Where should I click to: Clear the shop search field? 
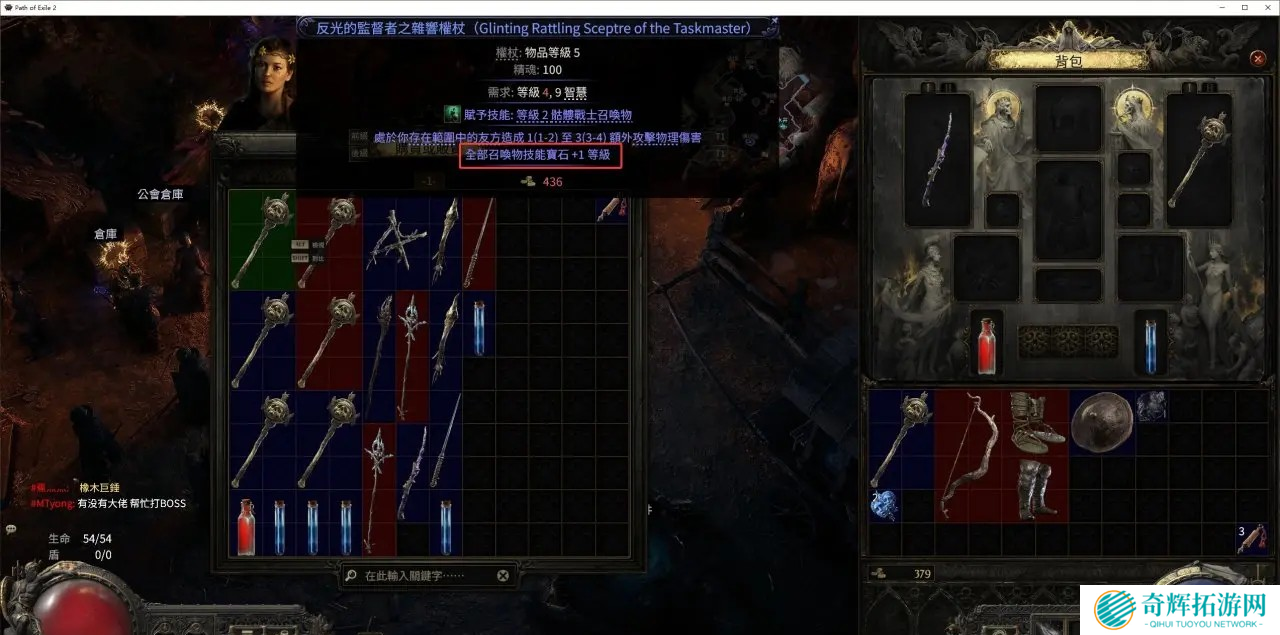click(503, 576)
